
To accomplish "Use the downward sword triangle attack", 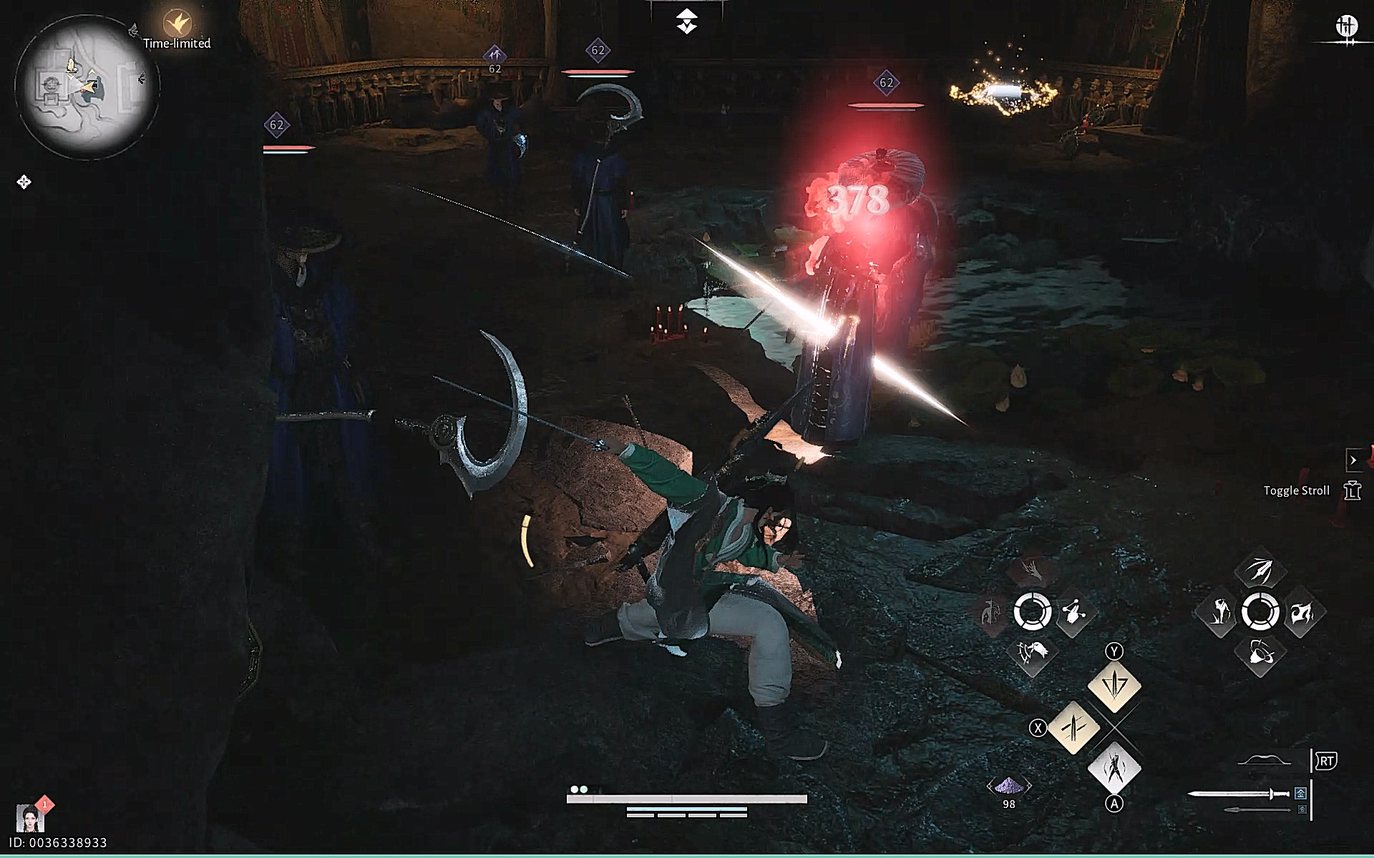I will pos(1114,687).
